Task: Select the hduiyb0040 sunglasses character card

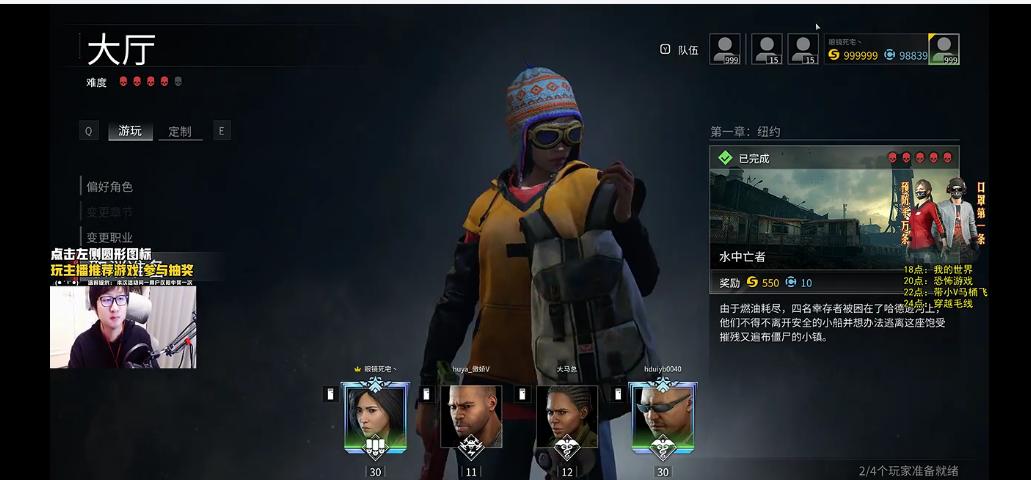Action: [x=662, y=417]
